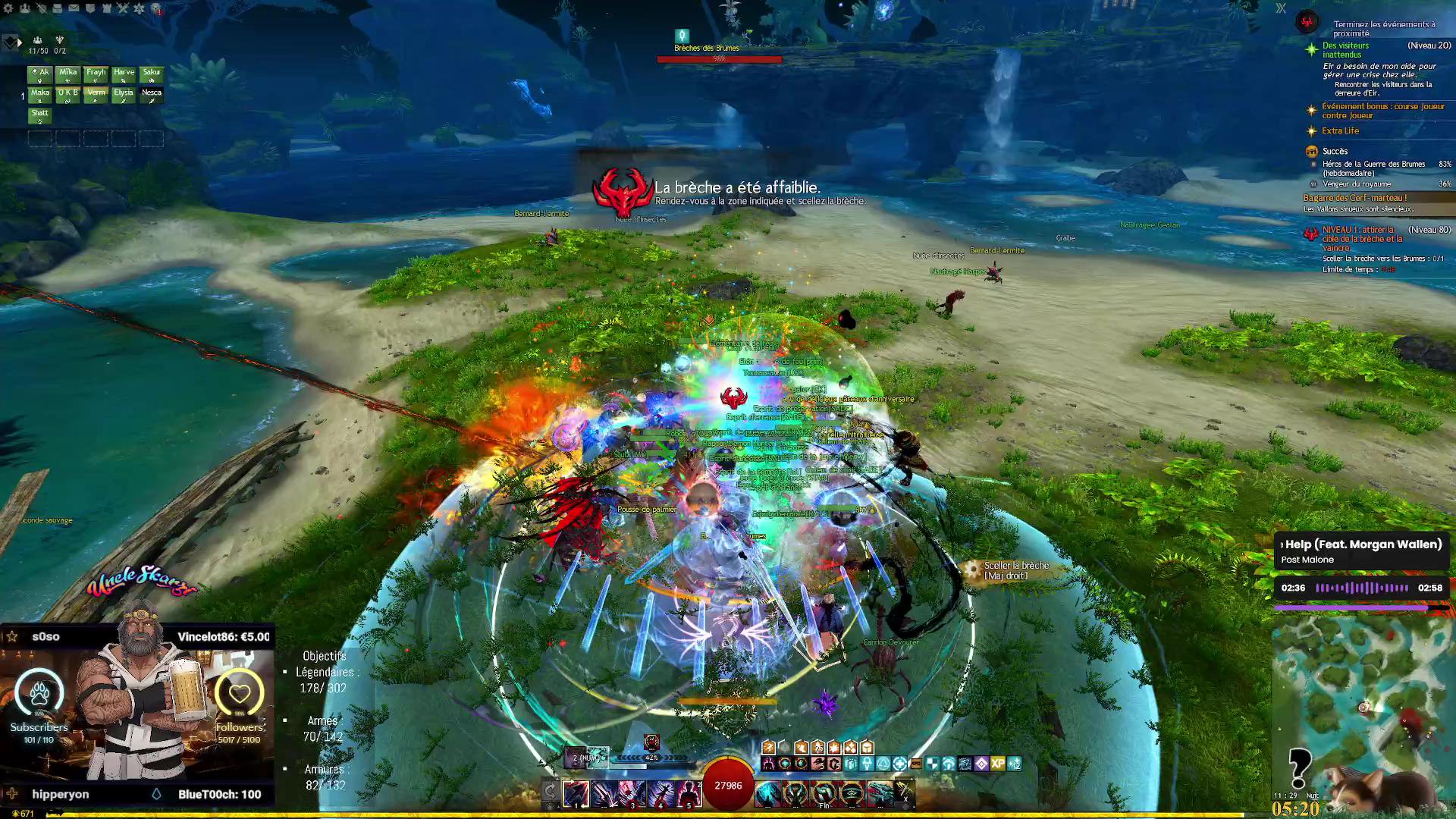This screenshot has height=819, width=1456.
Task: Use the Sceller la brèche special action
Action: (x=972, y=570)
